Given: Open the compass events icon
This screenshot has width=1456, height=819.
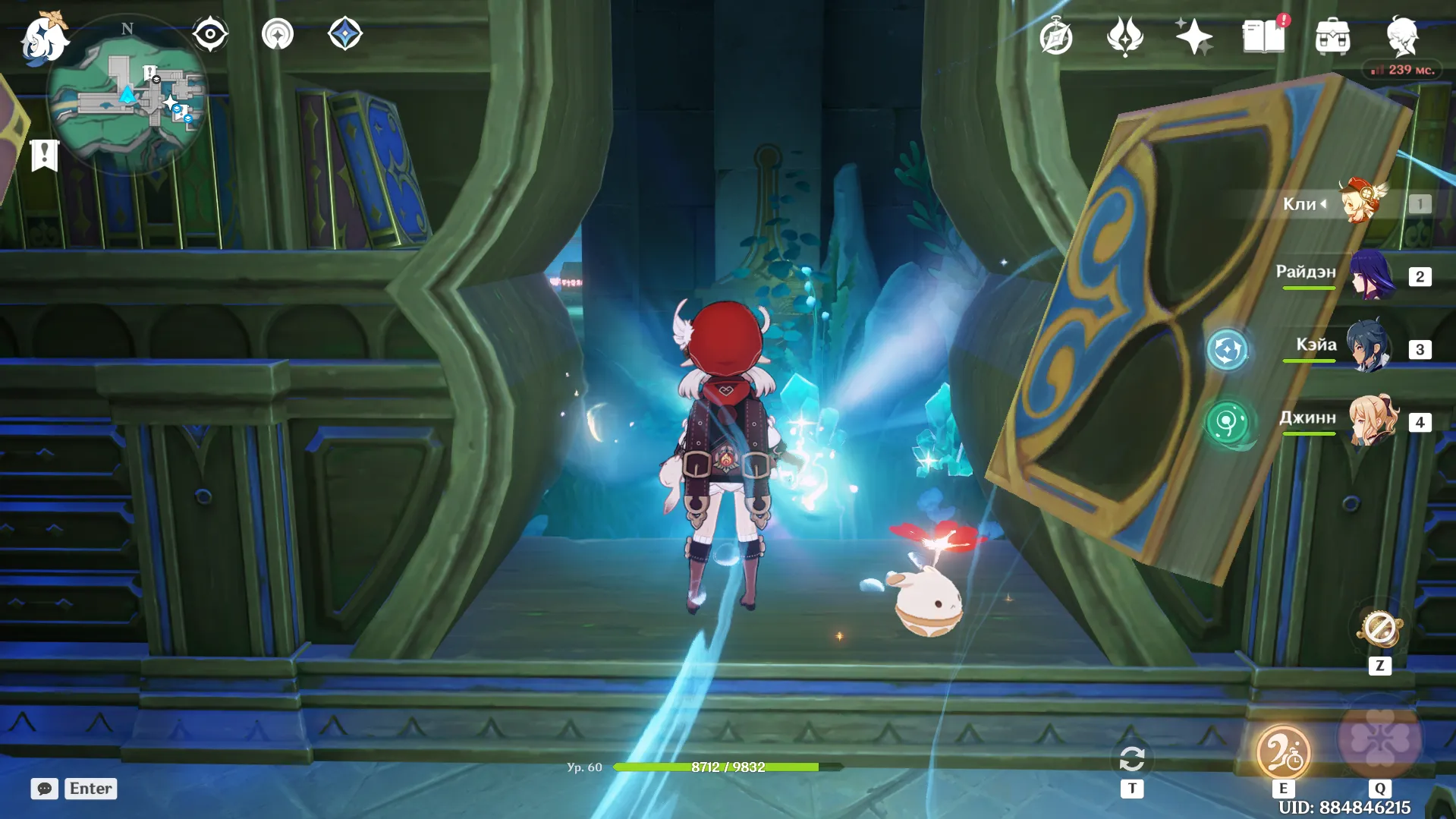Looking at the screenshot, I should 1055,37.
